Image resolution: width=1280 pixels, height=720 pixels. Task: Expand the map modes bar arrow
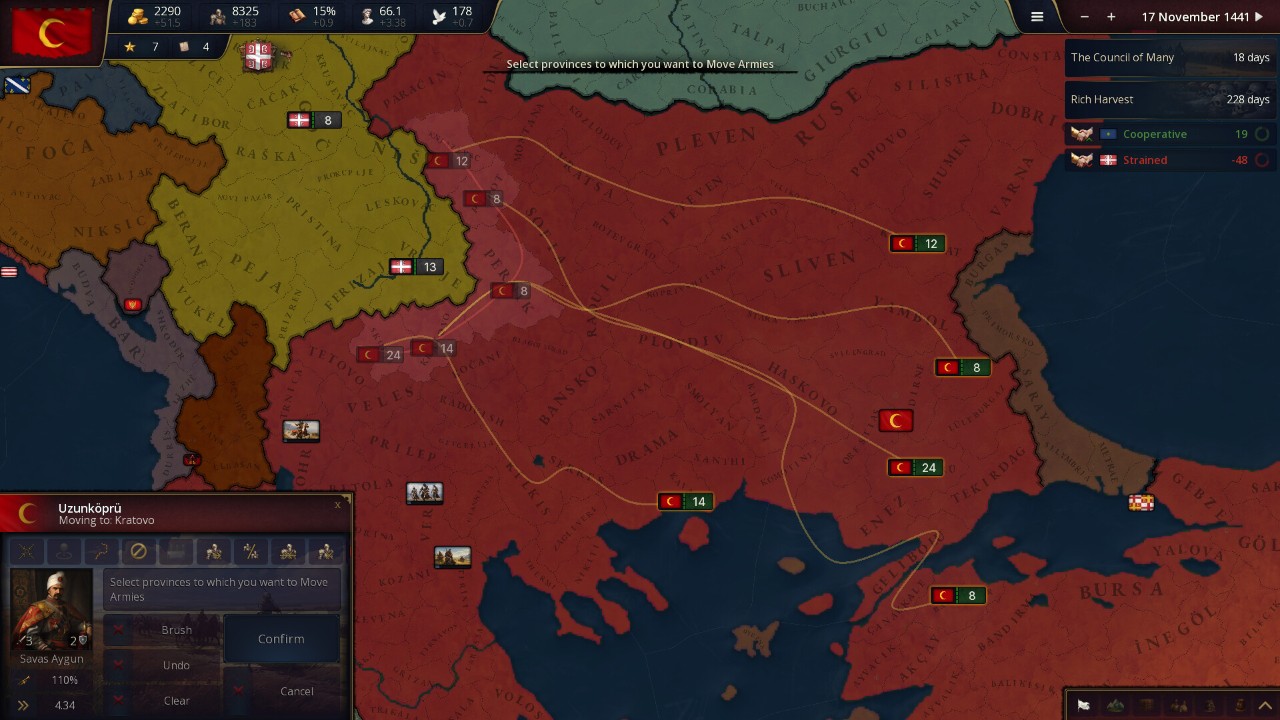[1265, 706]
